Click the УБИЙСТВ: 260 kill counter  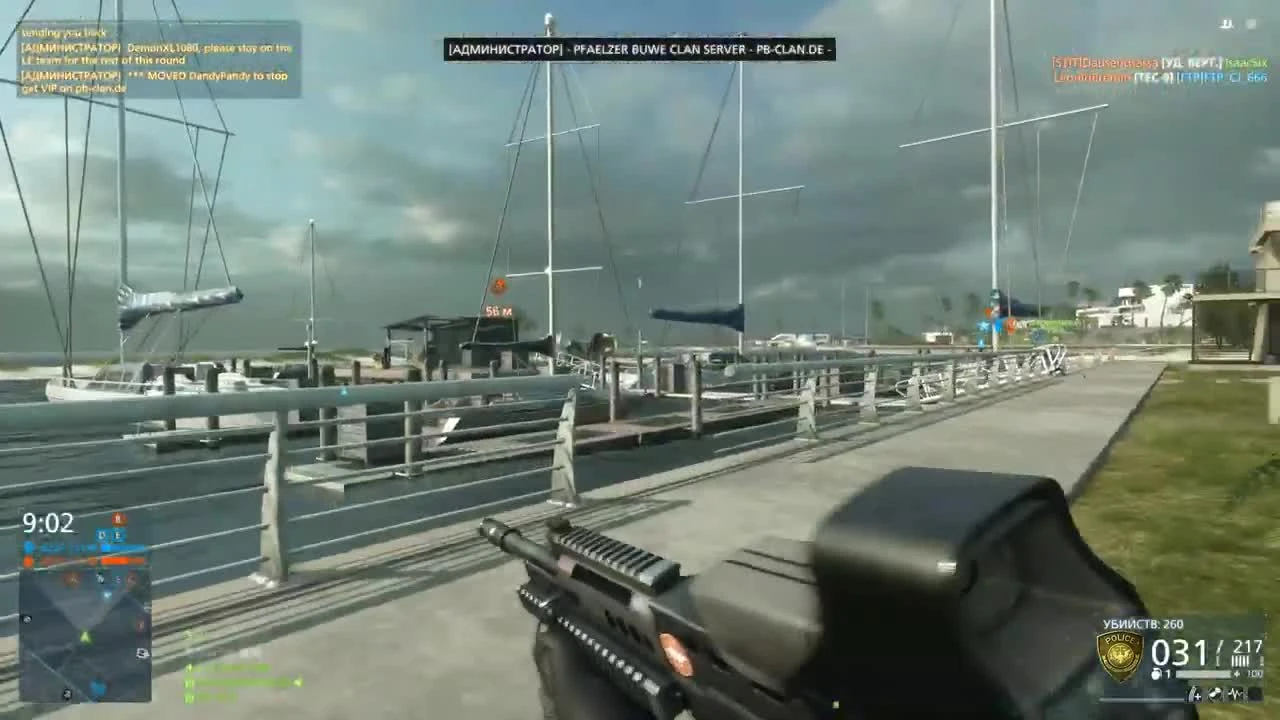point(1143,623)
